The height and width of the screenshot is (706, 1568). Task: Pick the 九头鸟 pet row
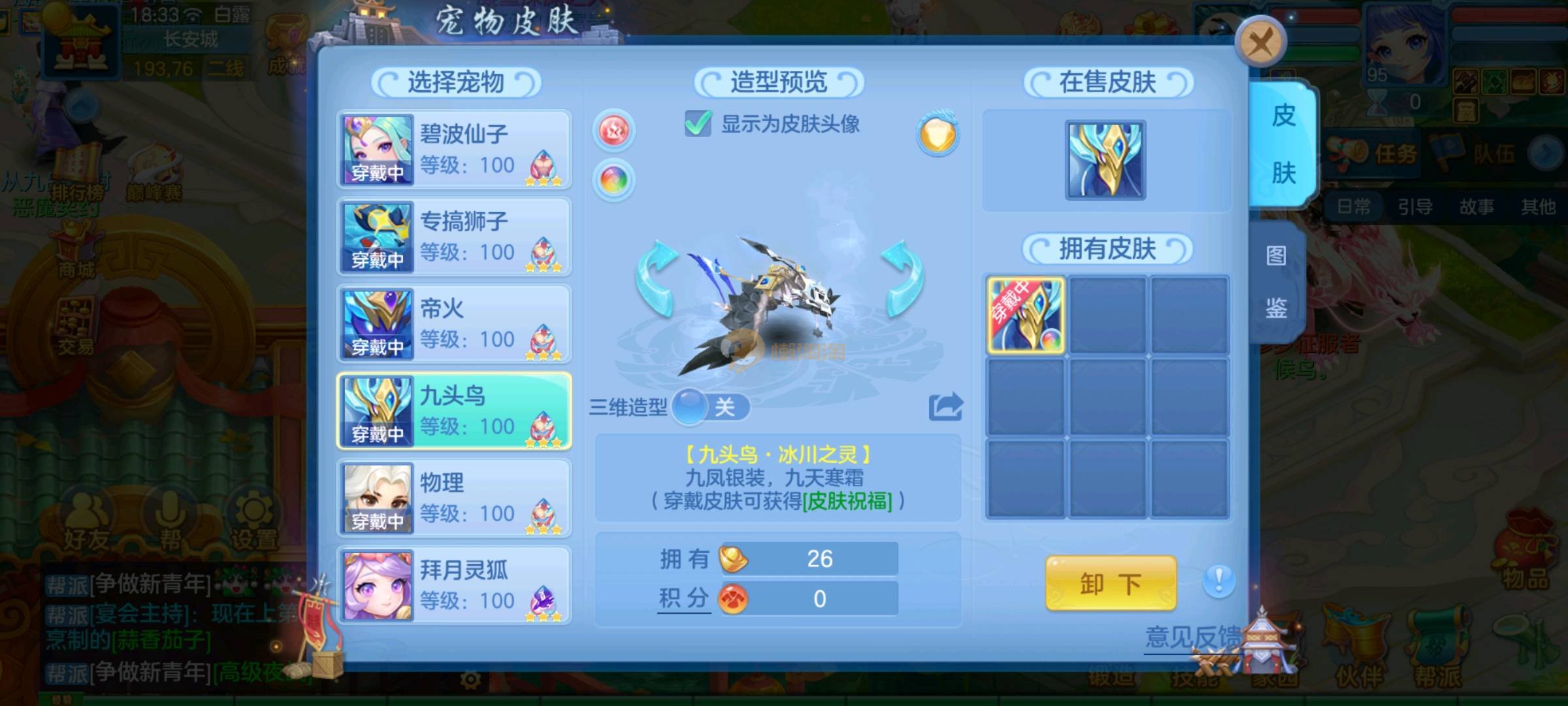pos(454,411)
